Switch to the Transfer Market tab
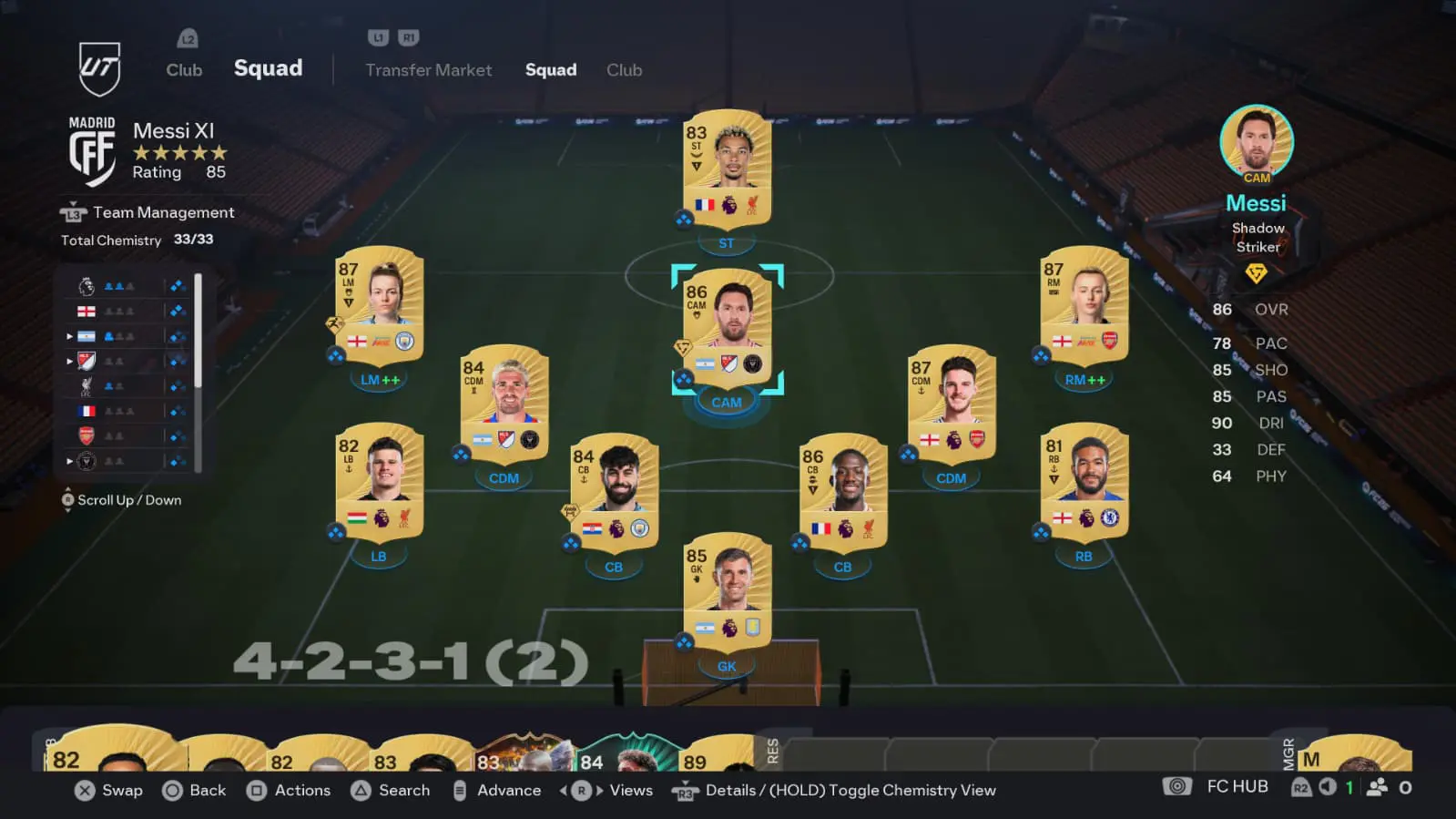This screenshot has height=819, width=1456. click(x=428, y=70)
